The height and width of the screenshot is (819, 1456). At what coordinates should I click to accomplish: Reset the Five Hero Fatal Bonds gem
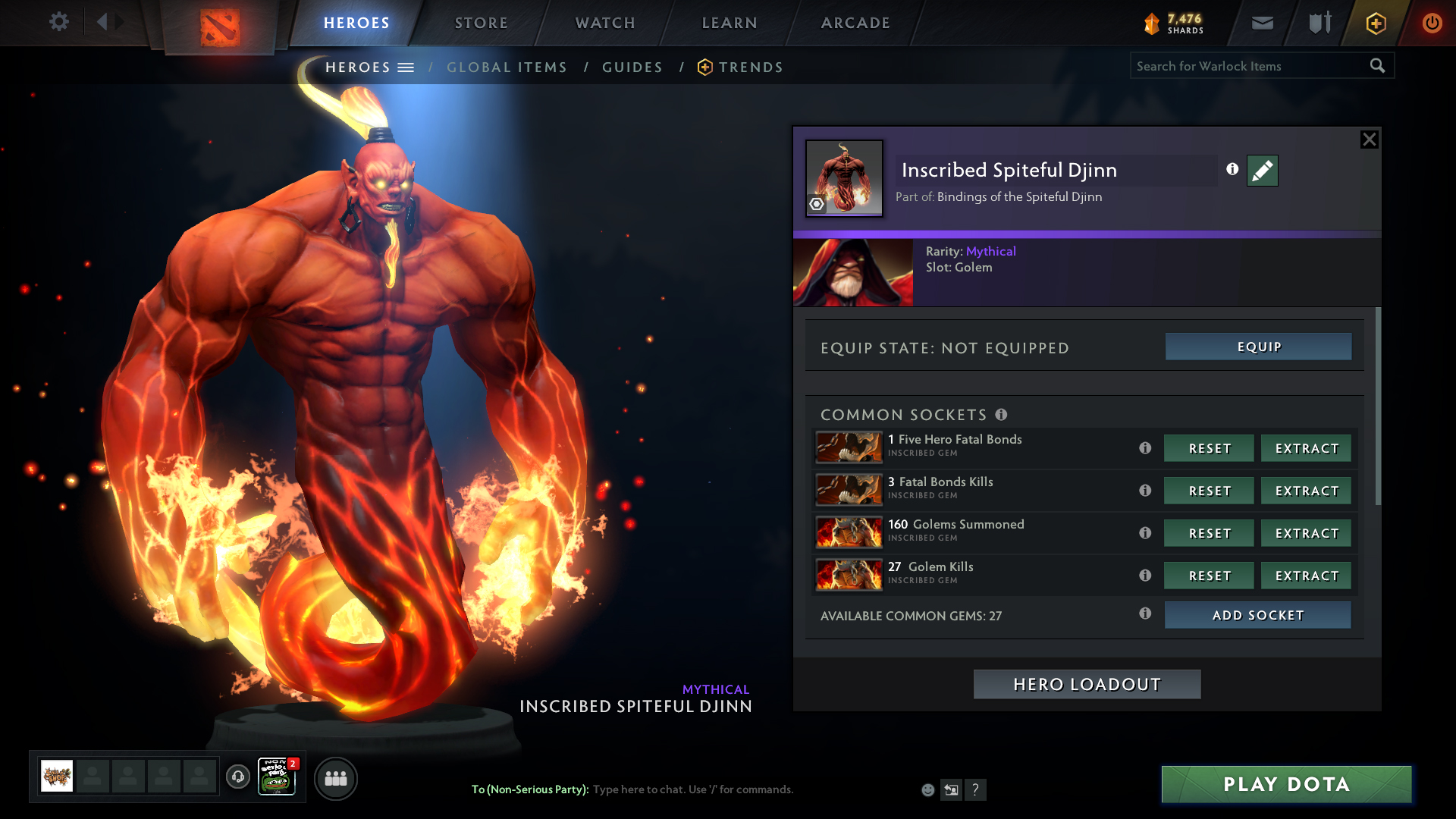coord(1209,448)
